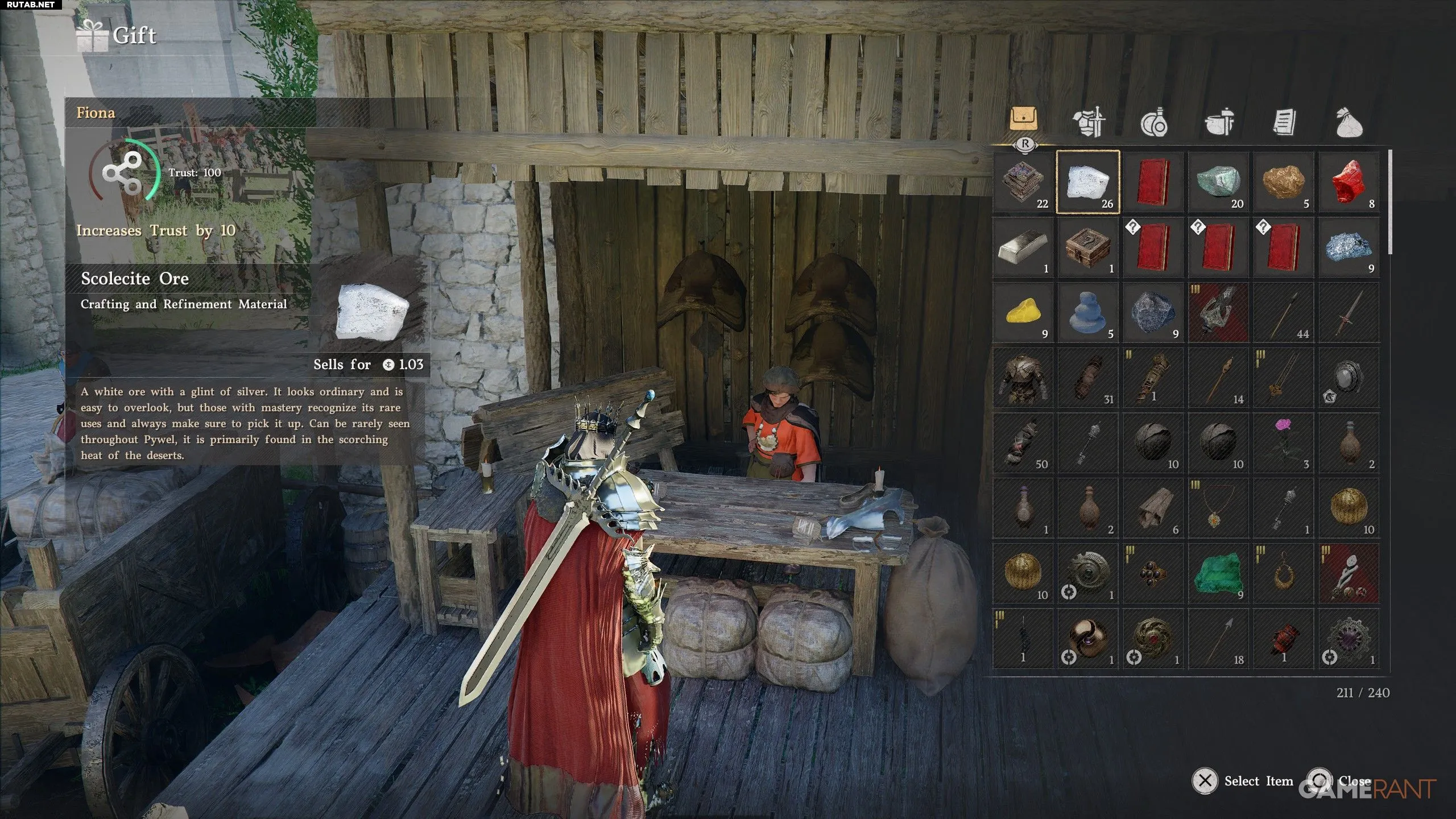This screenshot has width=1456, height=819.
Task: Open the paper scroll documents tab
Action: [x=1284, y=122]
